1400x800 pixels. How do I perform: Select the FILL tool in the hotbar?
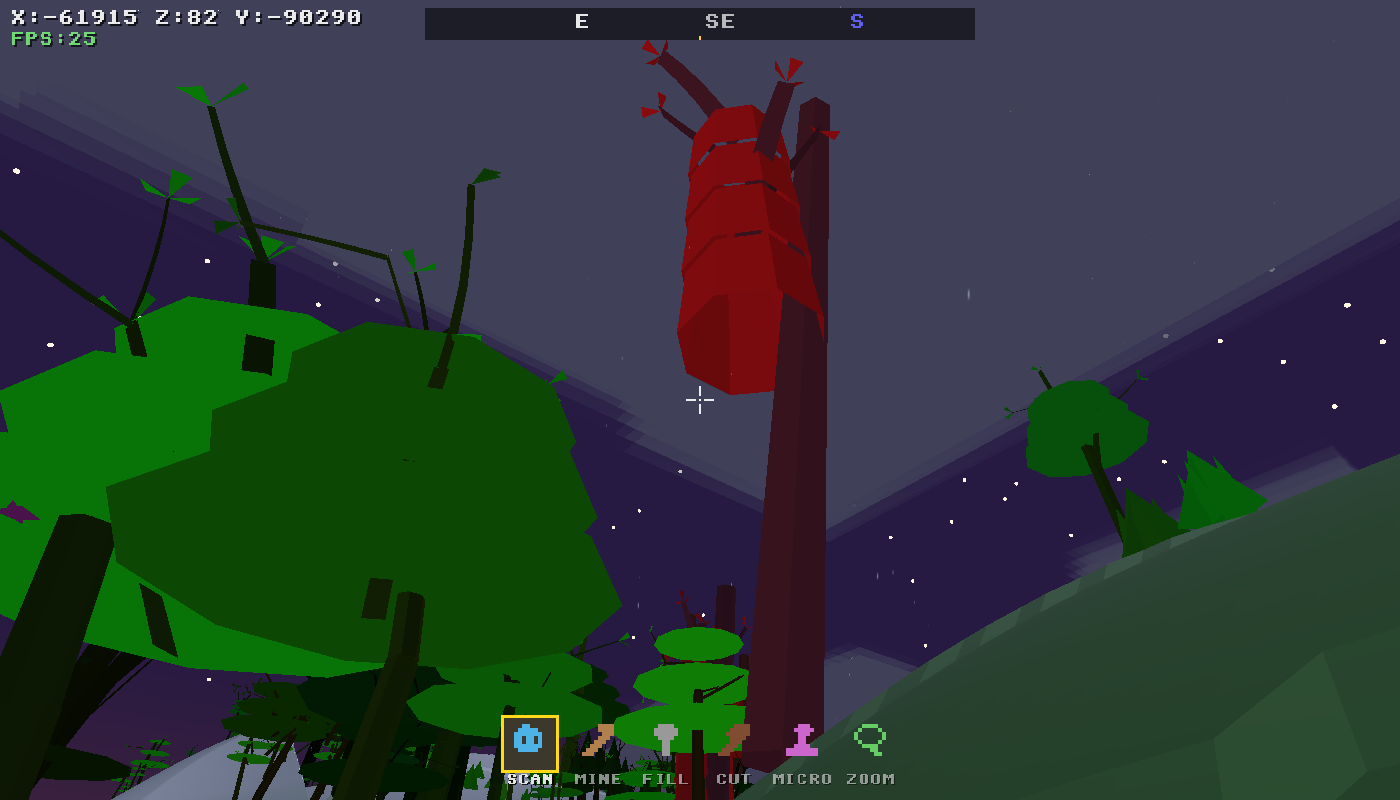point(667,741)
